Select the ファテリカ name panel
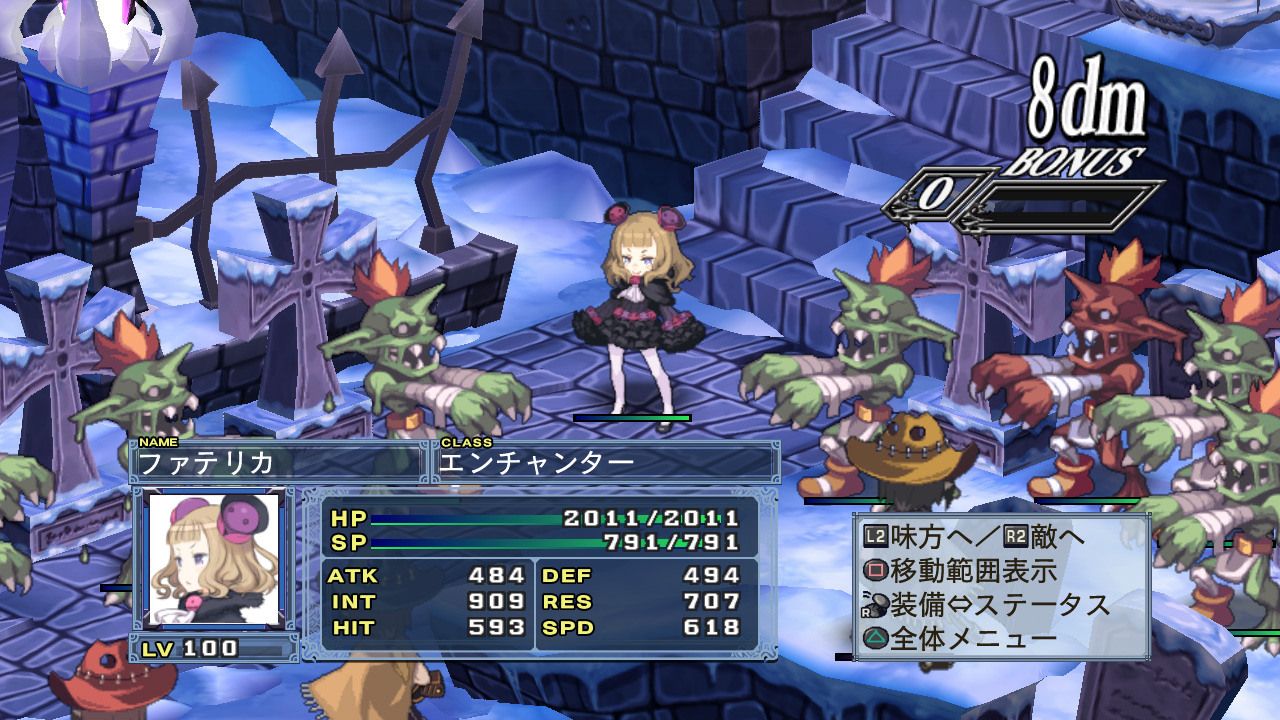1280x720 pixels. [278, 462]
